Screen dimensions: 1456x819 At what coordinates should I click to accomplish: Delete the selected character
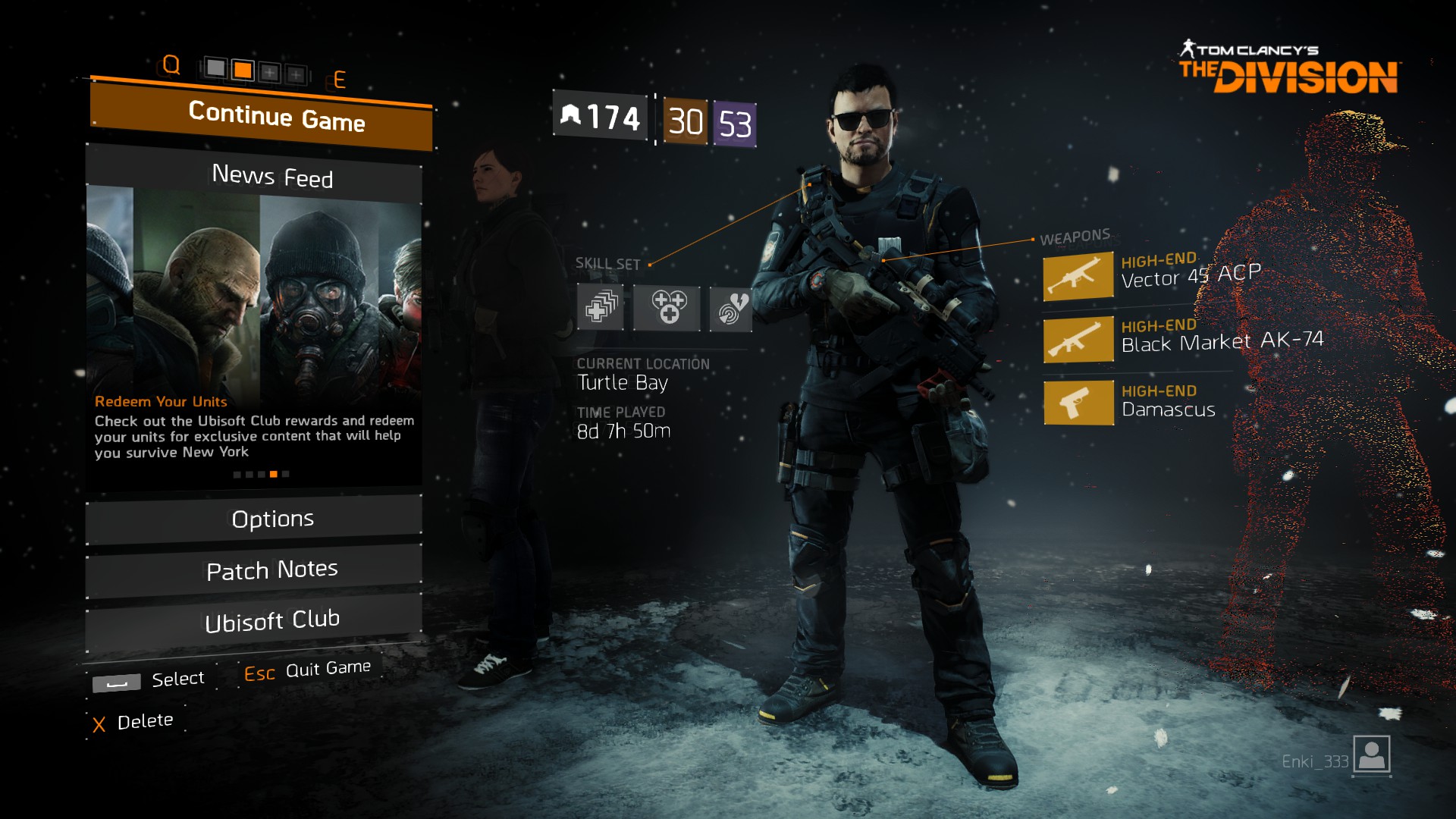point(133,722)
